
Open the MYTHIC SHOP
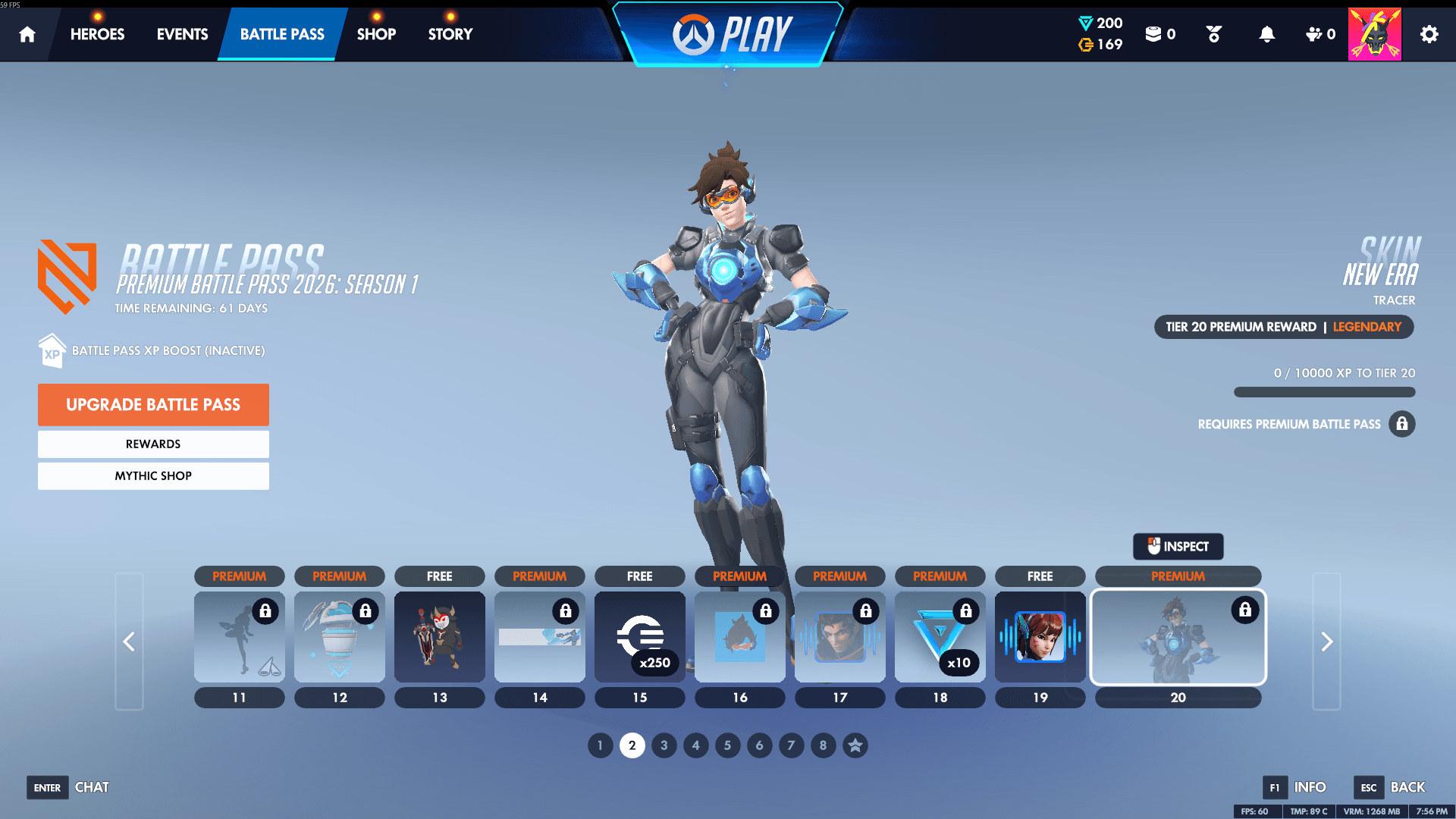153,475
